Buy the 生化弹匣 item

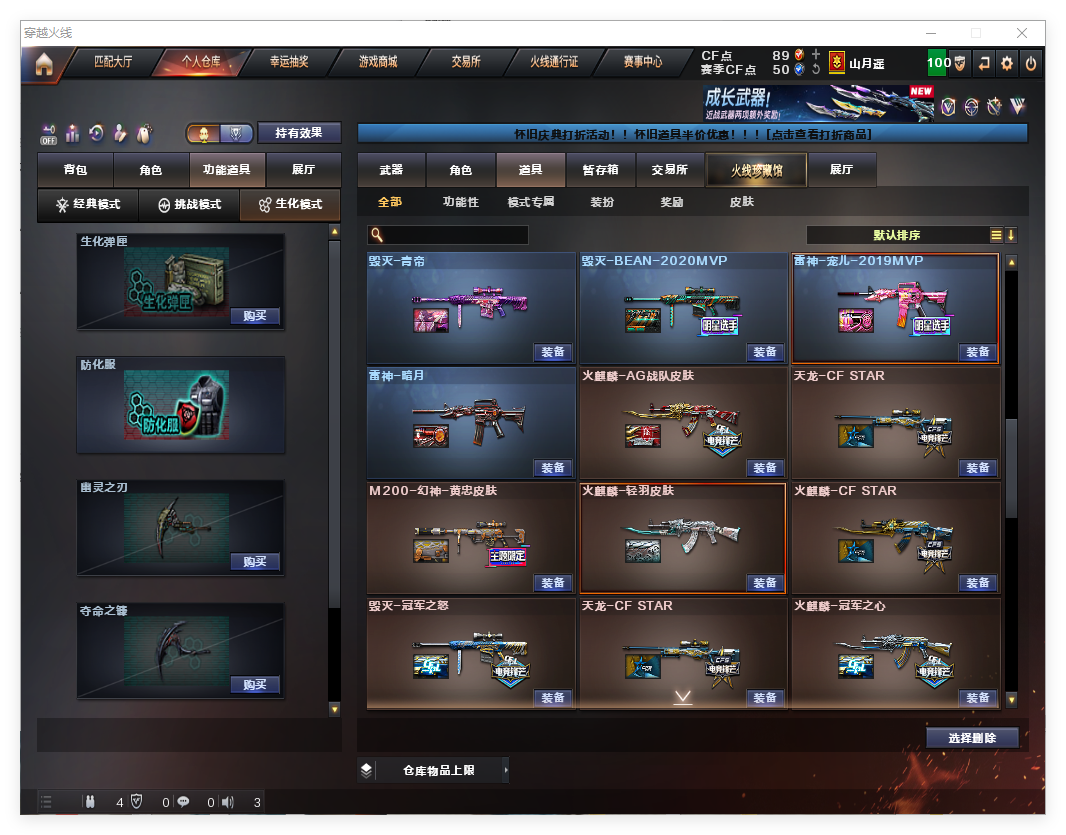pos(254,316)
